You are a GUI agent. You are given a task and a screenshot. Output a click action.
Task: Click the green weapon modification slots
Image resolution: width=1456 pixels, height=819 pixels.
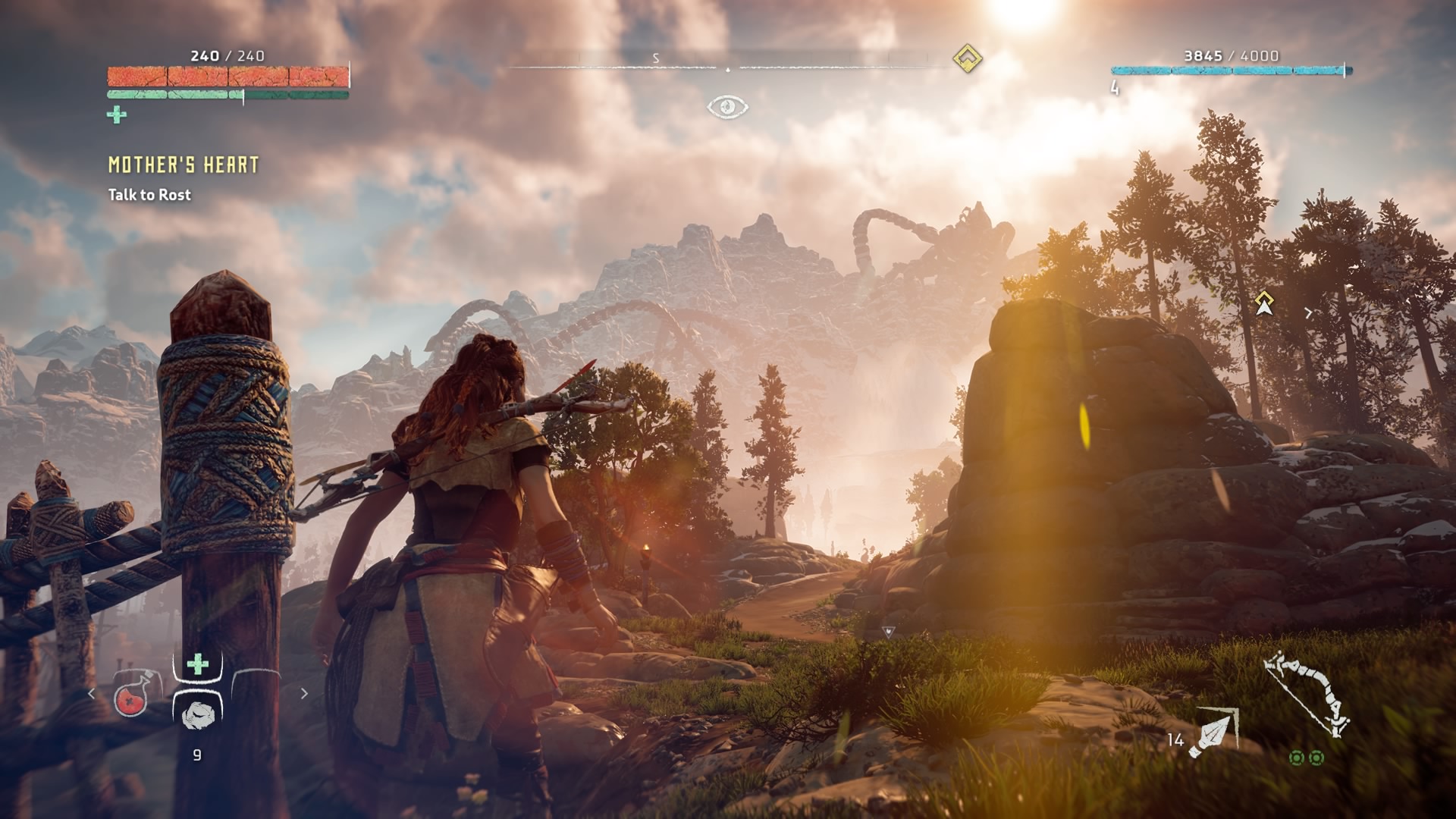click(1307, 758)
